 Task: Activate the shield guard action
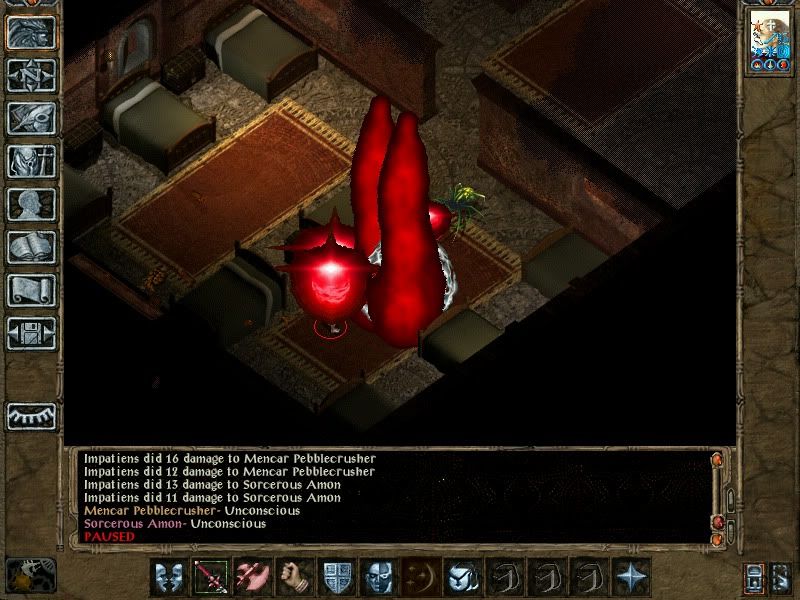tap(336, 577)
